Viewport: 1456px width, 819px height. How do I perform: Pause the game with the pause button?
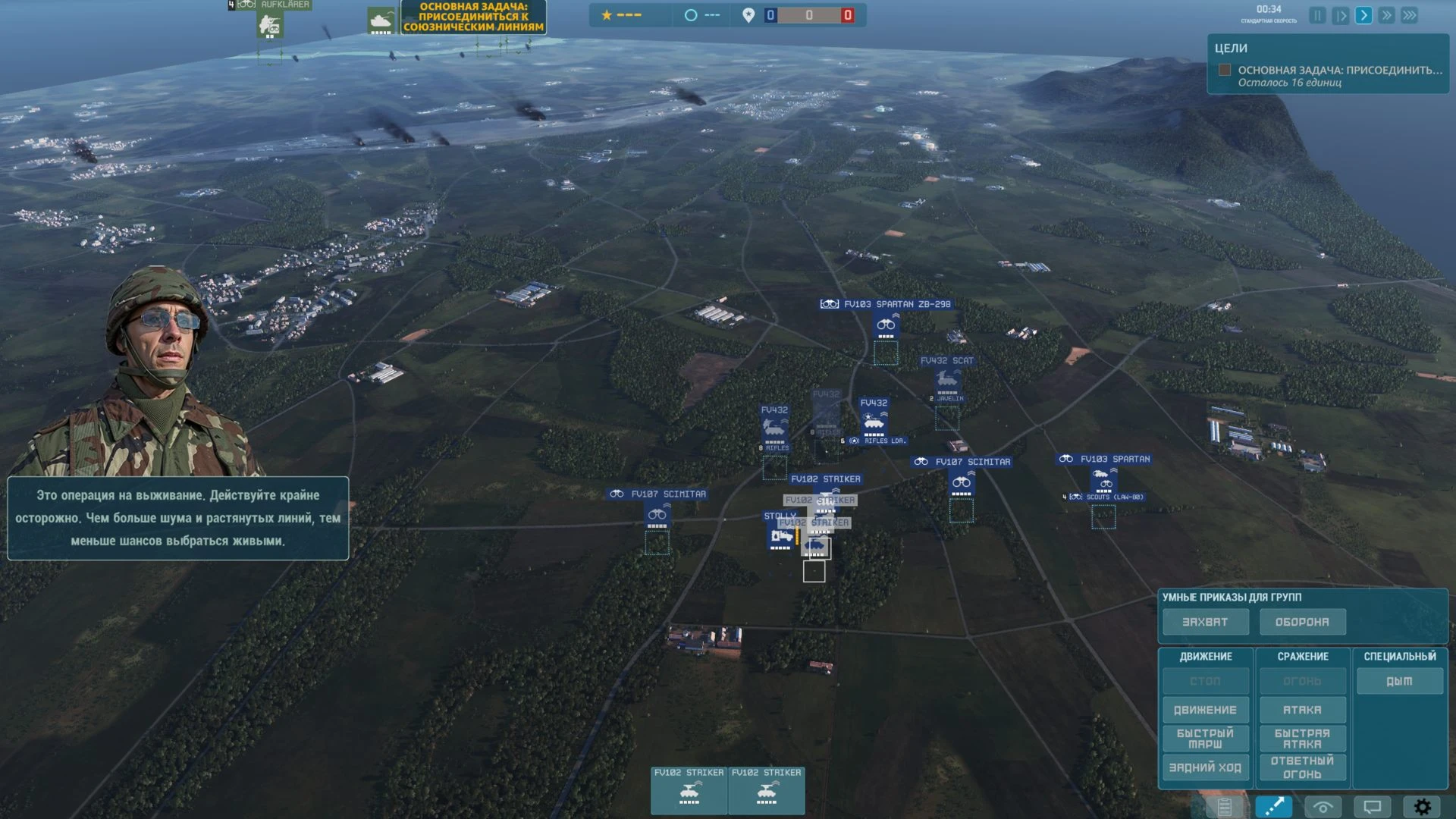point(1317,15)
